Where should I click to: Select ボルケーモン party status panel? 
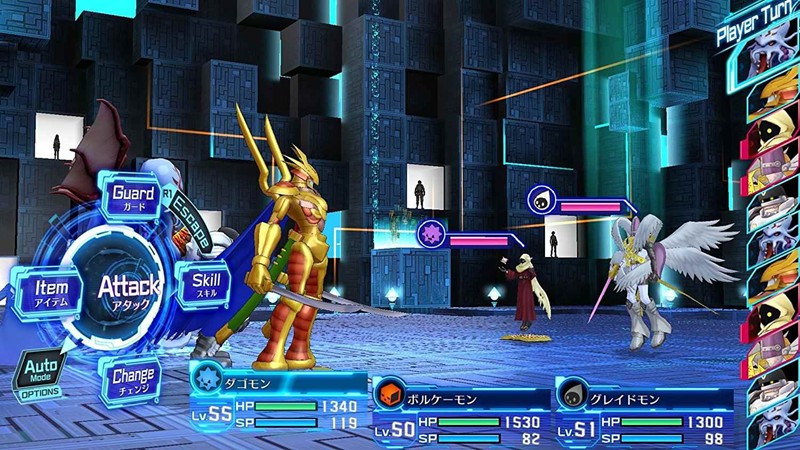point(461,412)
